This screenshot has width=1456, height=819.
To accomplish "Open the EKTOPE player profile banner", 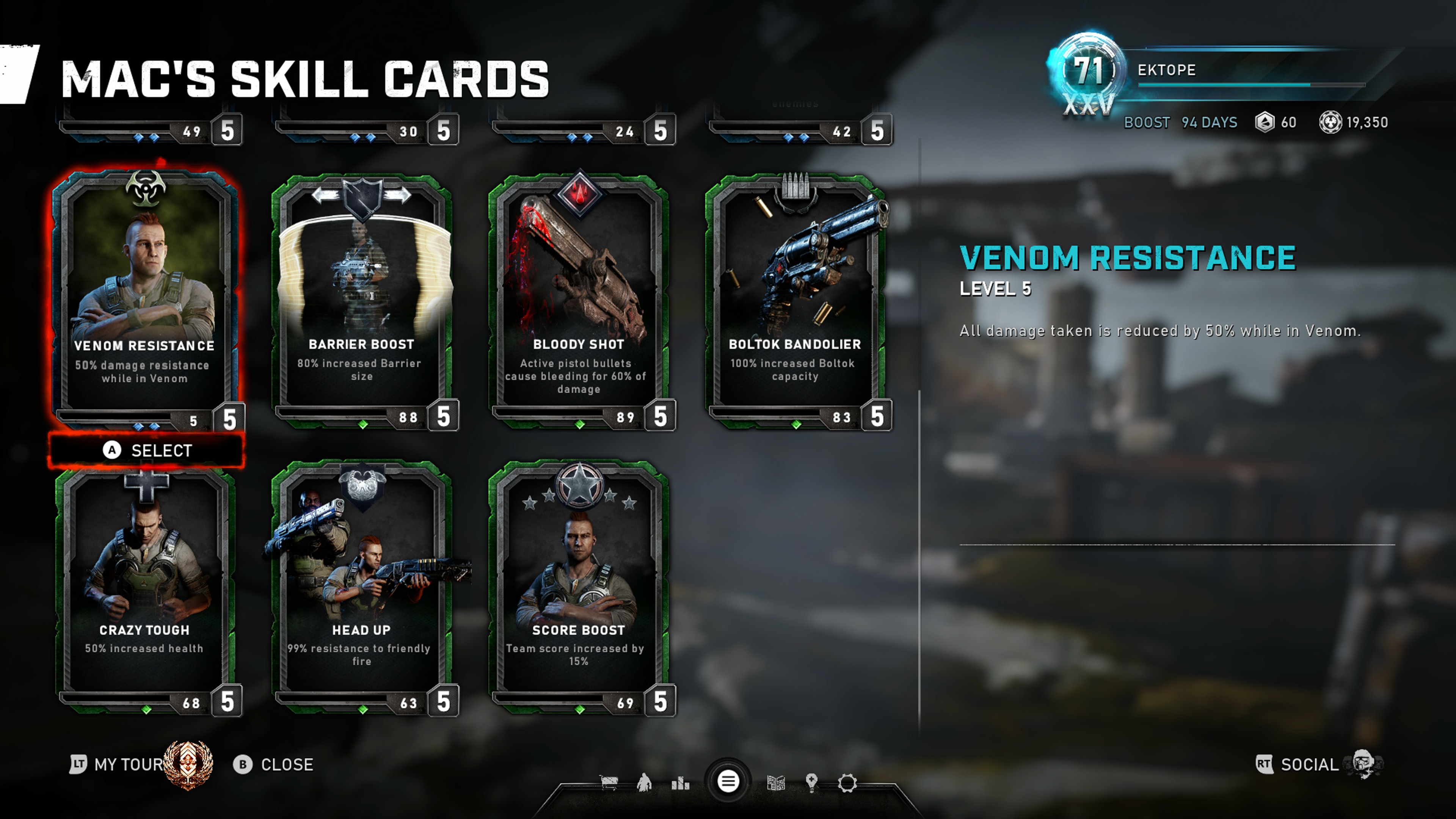I will 1215,71.
